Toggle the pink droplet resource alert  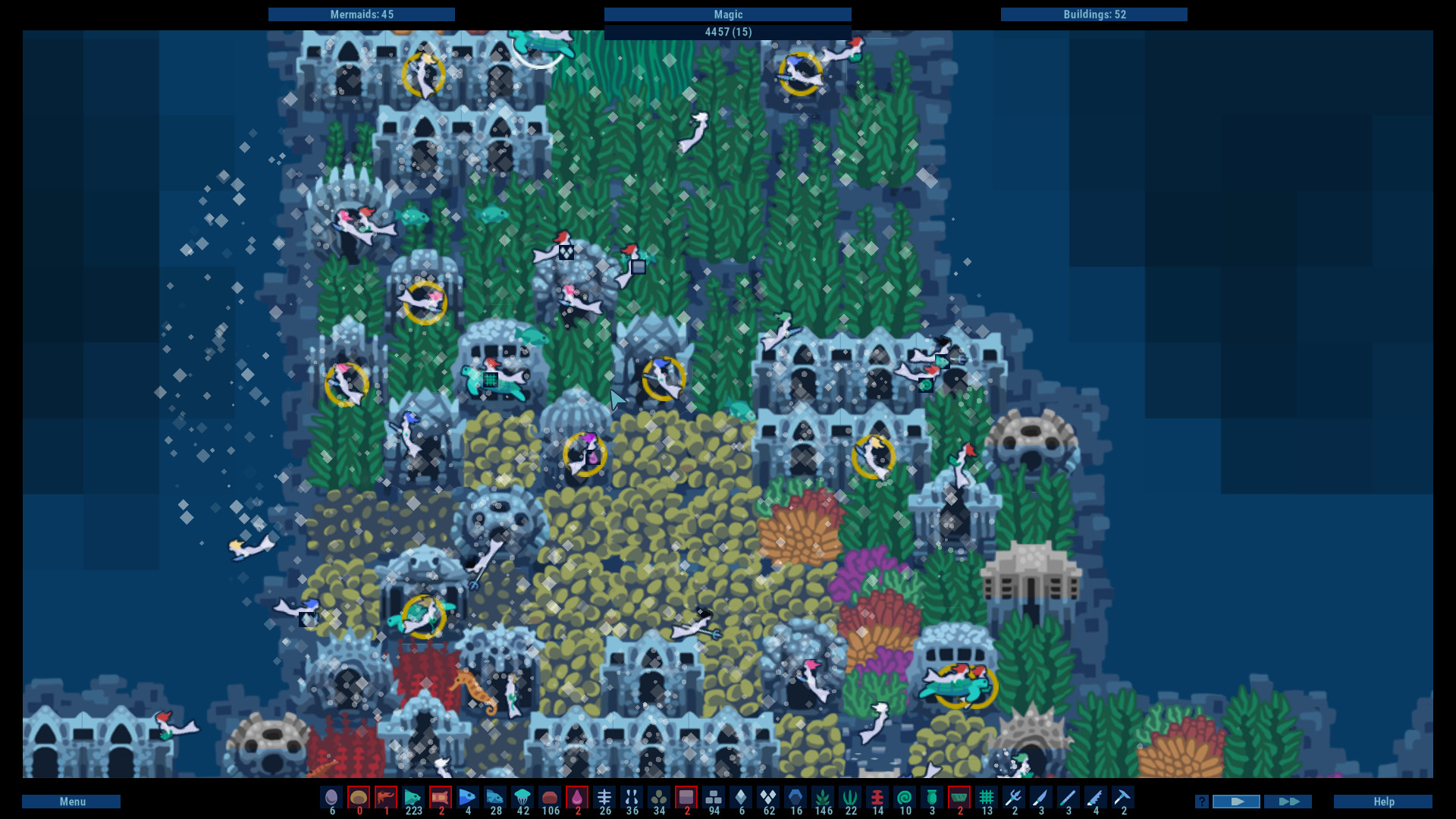click(578, 798)
